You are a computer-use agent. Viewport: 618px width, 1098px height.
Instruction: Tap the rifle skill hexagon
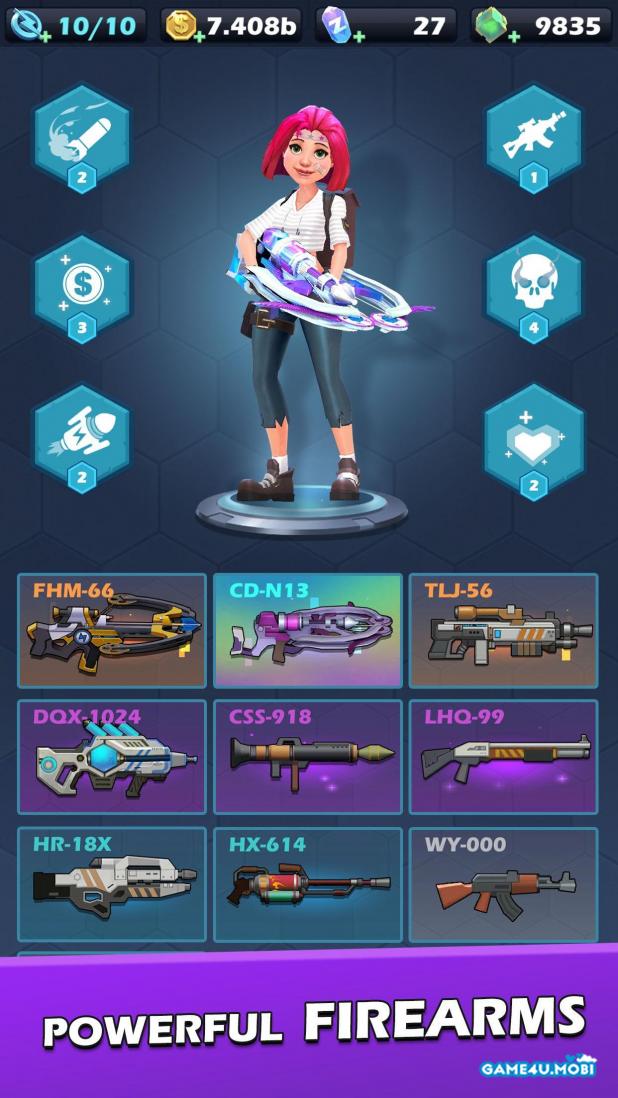tap(534, 140)
